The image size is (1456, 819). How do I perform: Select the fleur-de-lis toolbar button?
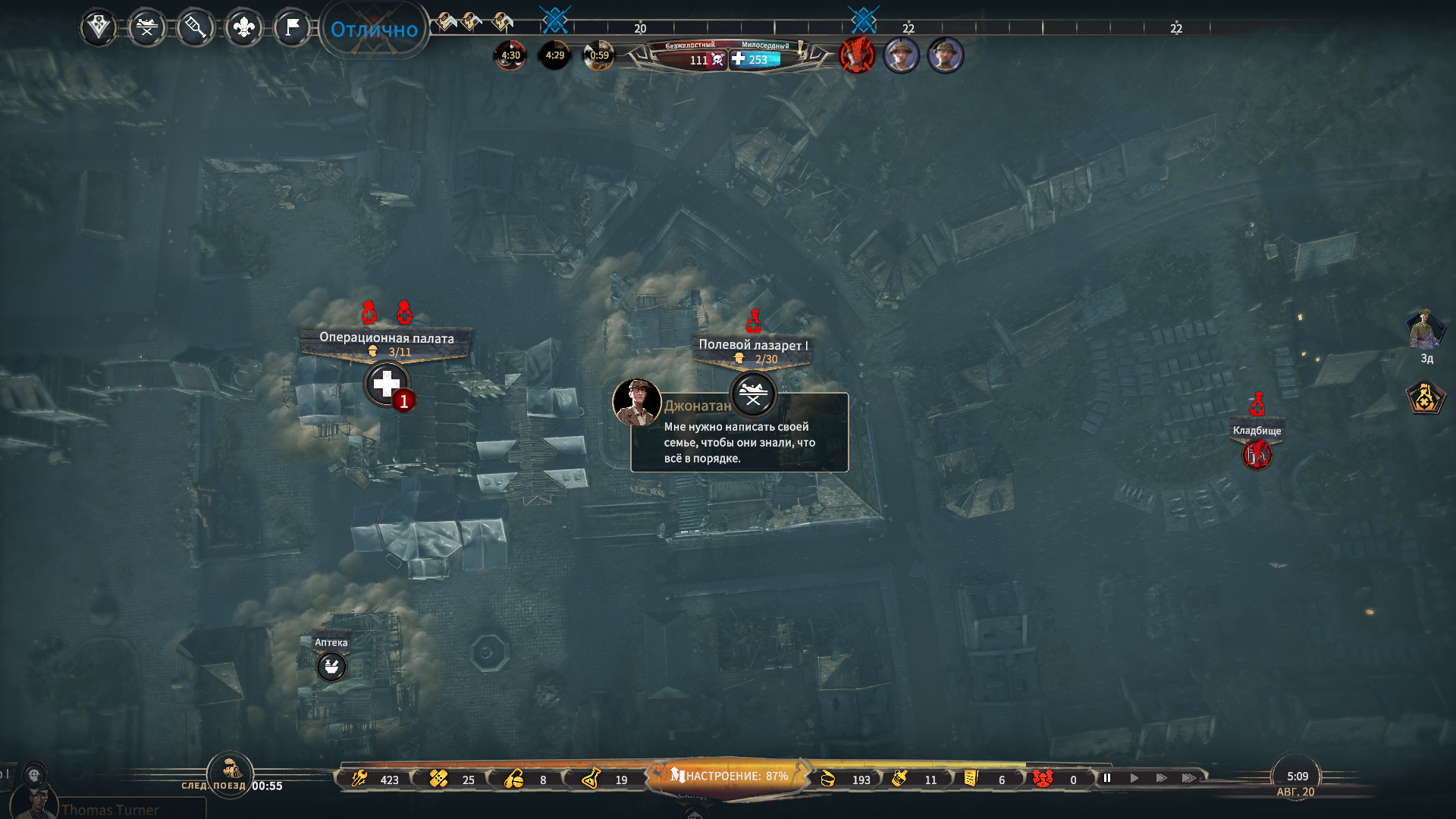click(x=243, y=28)
